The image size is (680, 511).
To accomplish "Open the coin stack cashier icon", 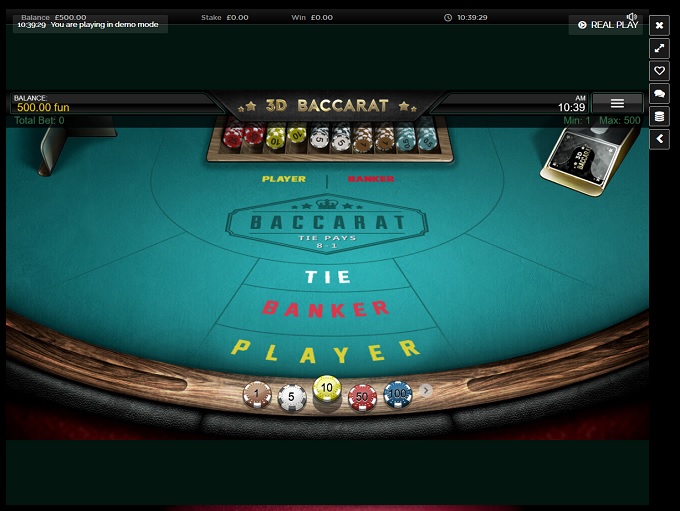I will click(659, 117).
